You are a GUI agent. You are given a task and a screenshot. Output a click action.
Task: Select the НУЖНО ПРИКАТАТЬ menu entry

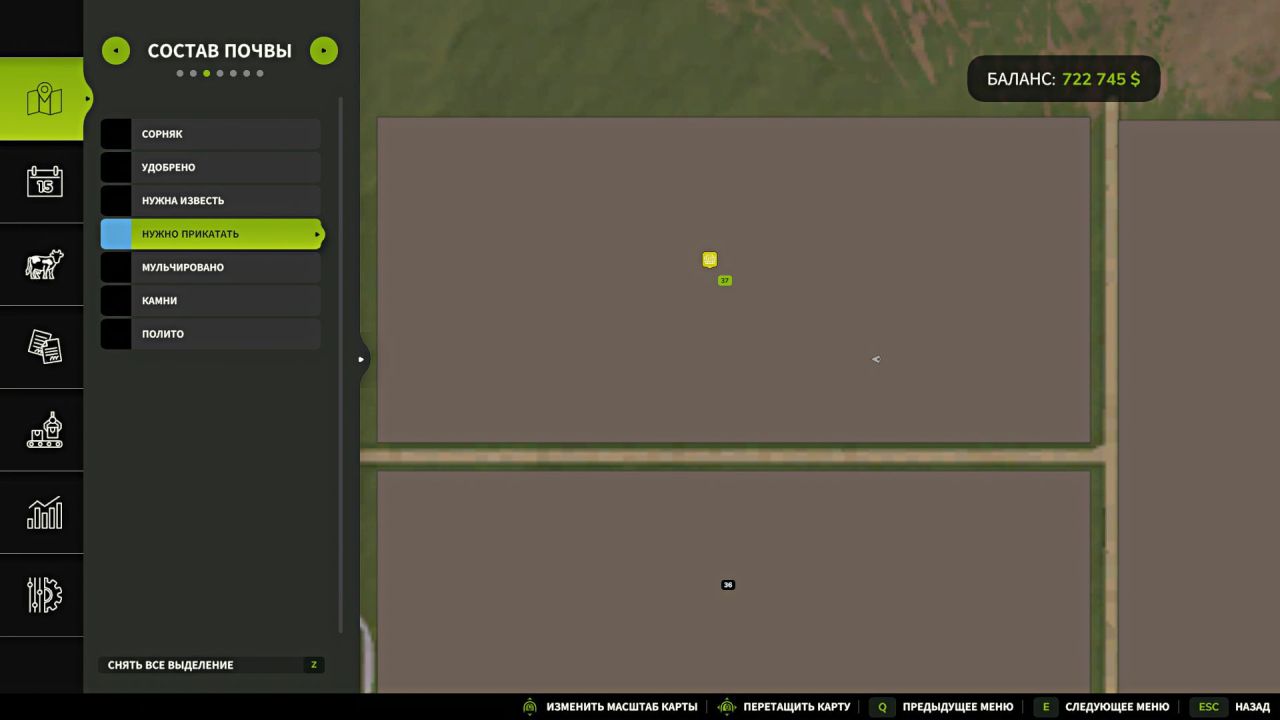coord(210,233)
